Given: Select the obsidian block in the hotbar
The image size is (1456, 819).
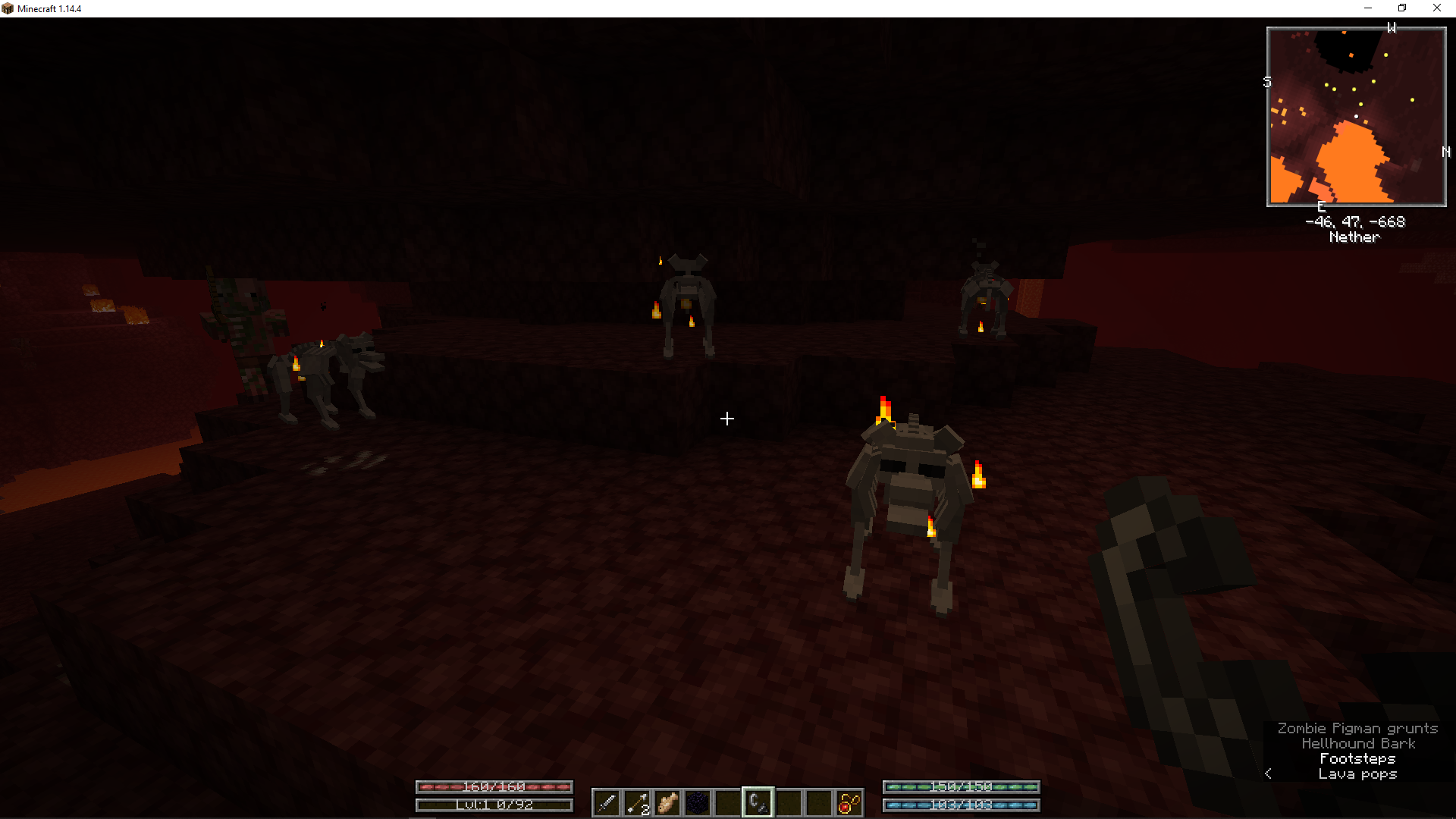Looking at the screenshot, I should coord(697,803).
